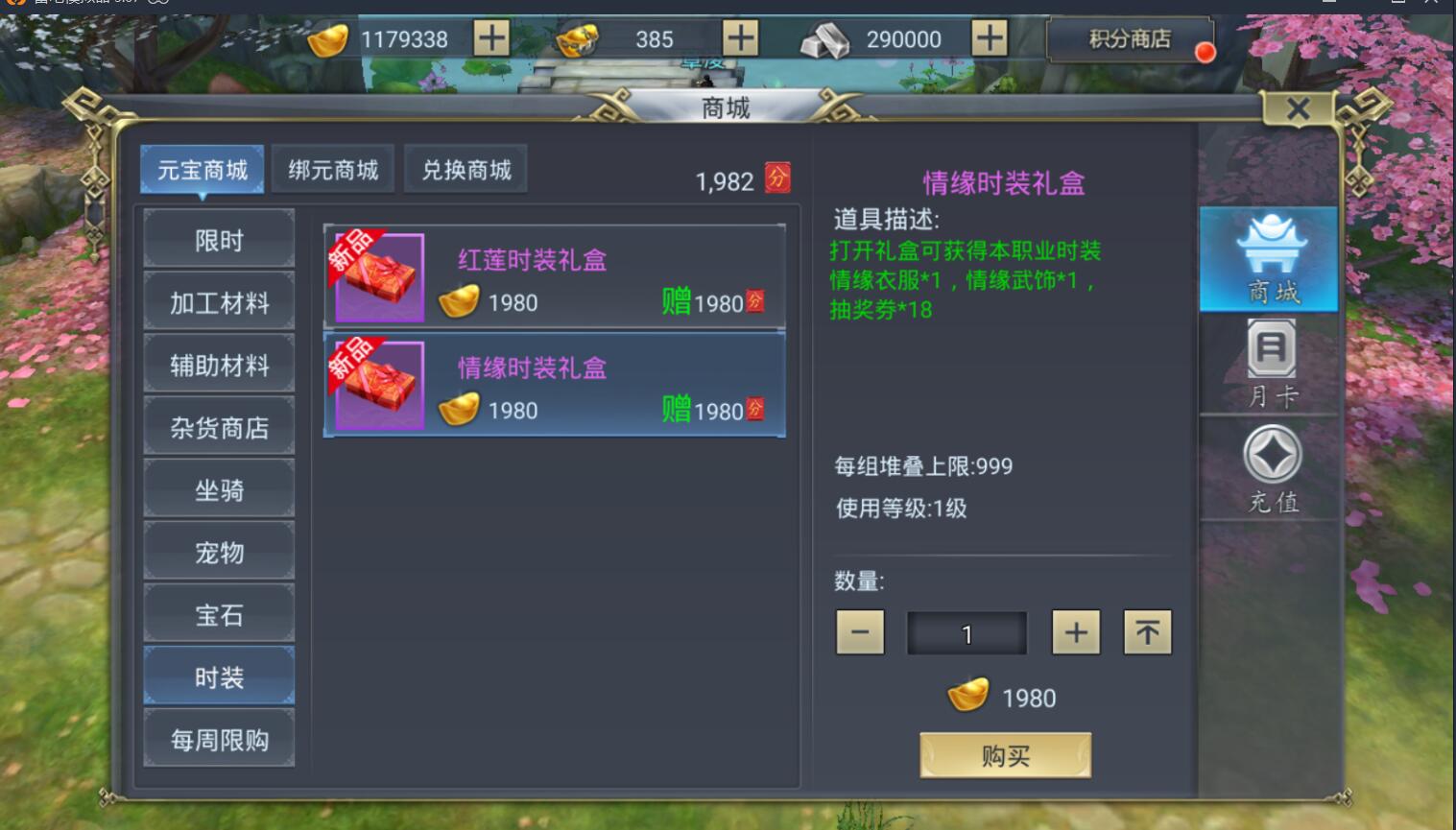Switch to the 绑元商城 tab

[x=332, y=167]
